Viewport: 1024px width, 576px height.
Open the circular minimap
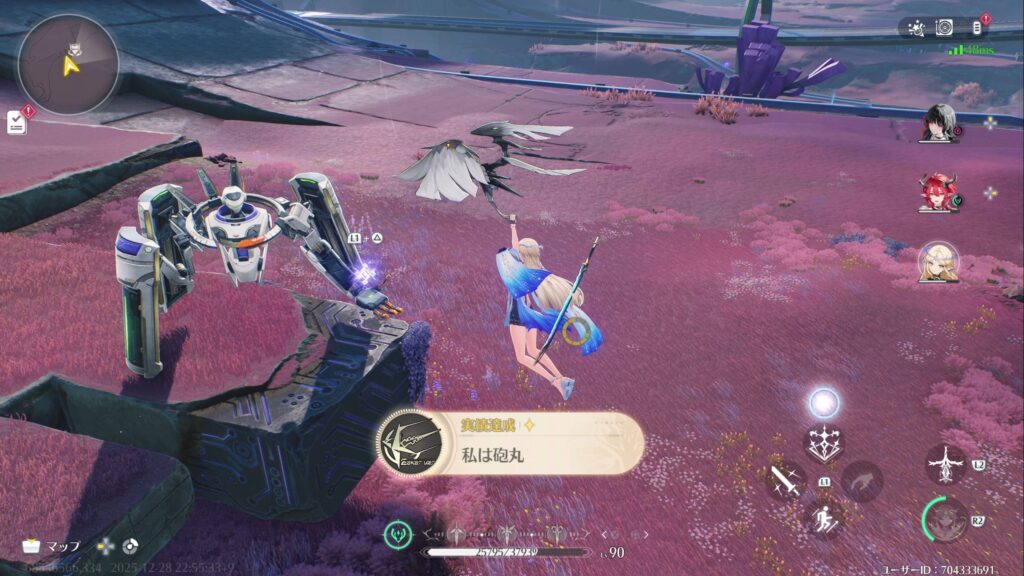[x=68, y=64]
